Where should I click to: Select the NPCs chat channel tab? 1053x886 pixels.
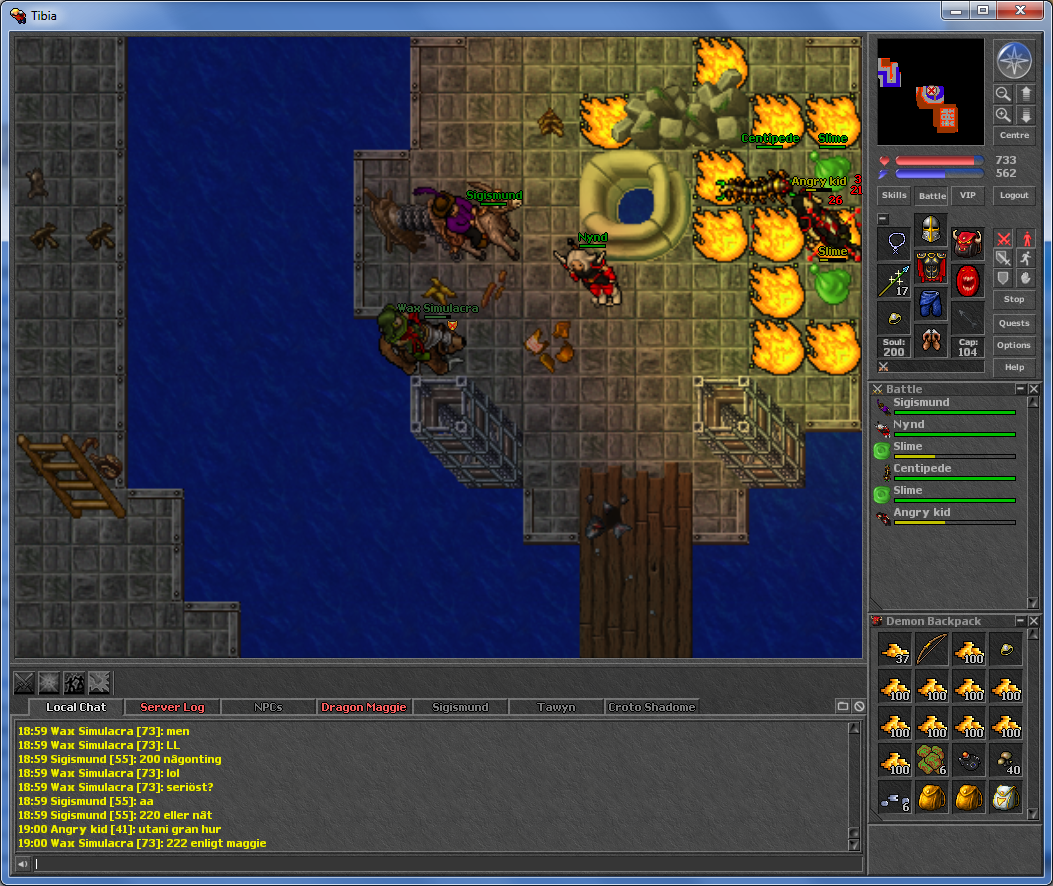coord(268,707)
